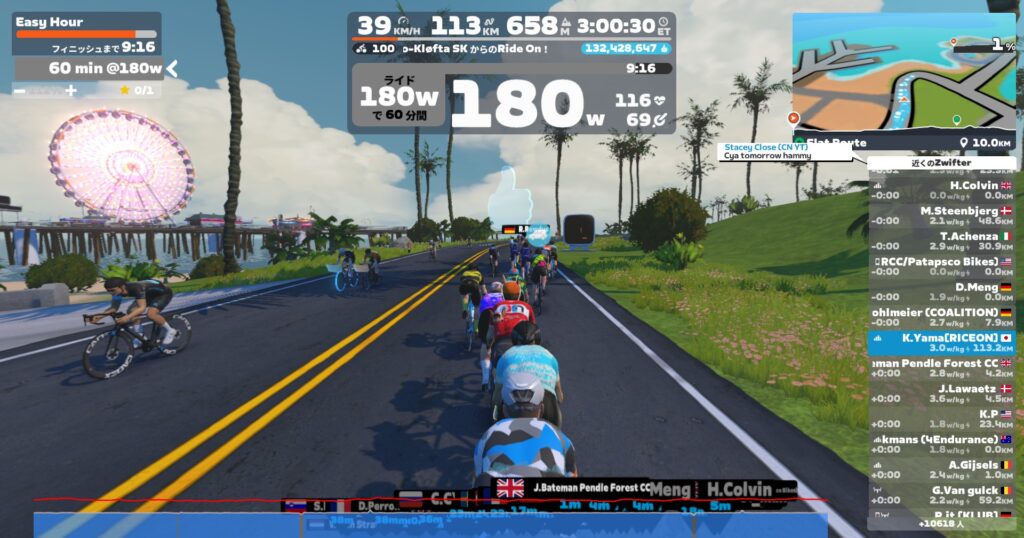Decrease workout intensity with the minus button

20,90
